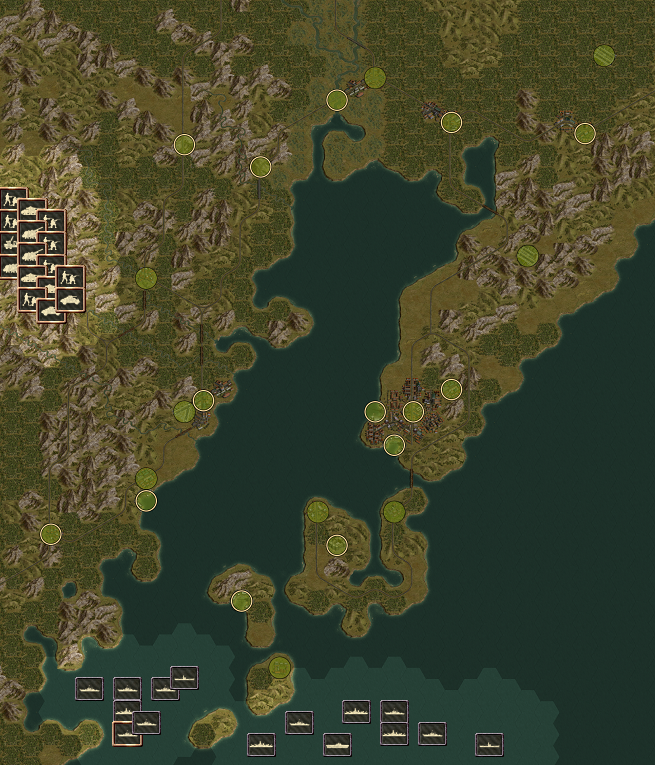Screen dimensions: 655x765
Task: Select the leftmost warship unit token
Action: click(x=89, y=688)
